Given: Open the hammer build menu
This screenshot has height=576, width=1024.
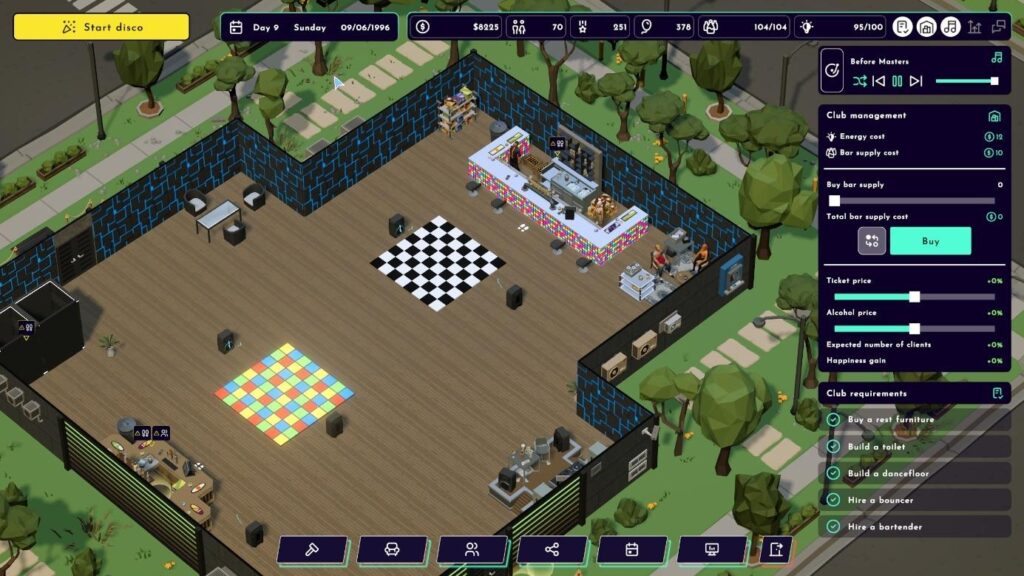Looking at the screenshot, I should click(312, 549).
